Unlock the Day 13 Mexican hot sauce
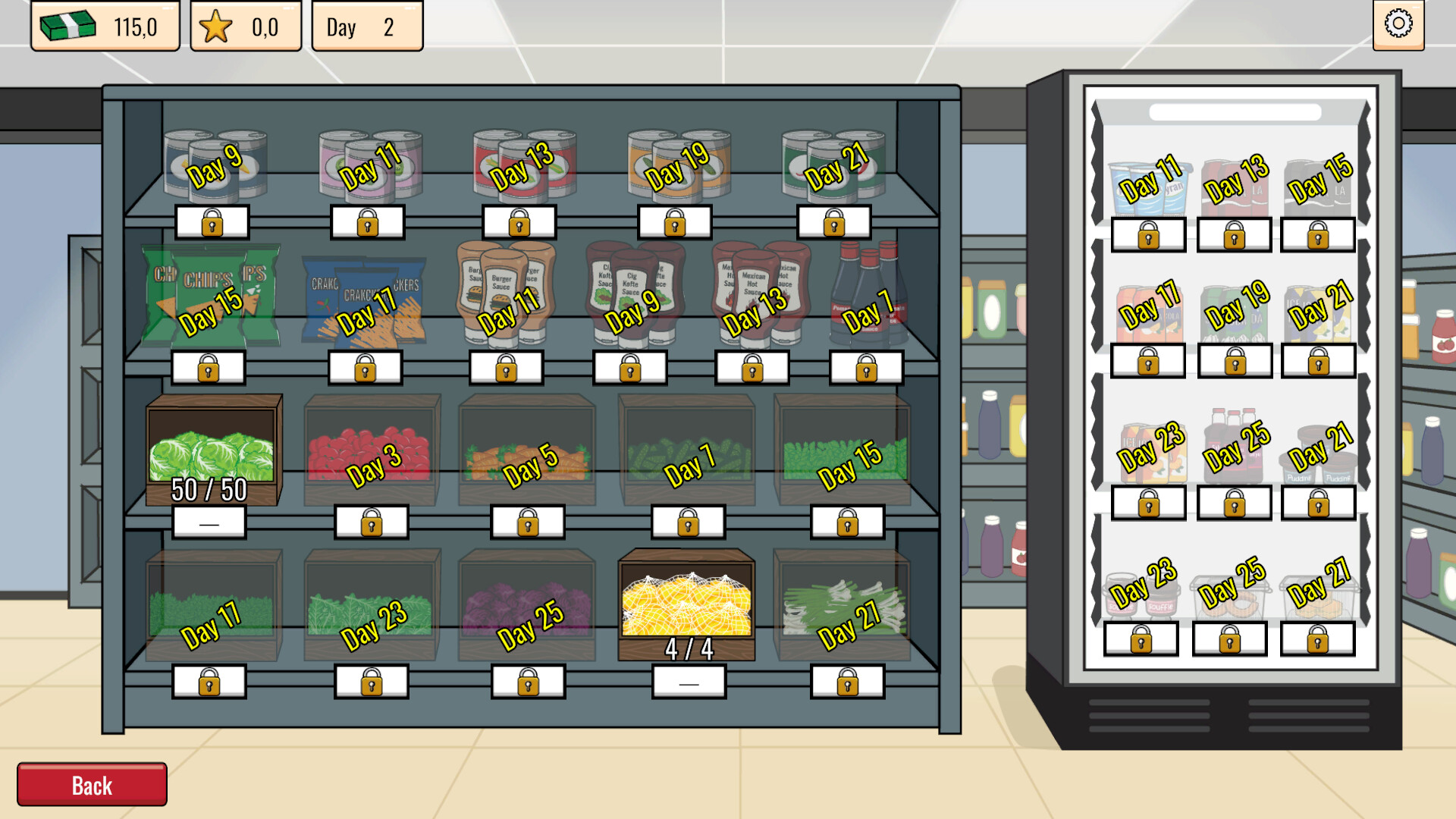The image size is (1456, 819). tap(753, 368)
